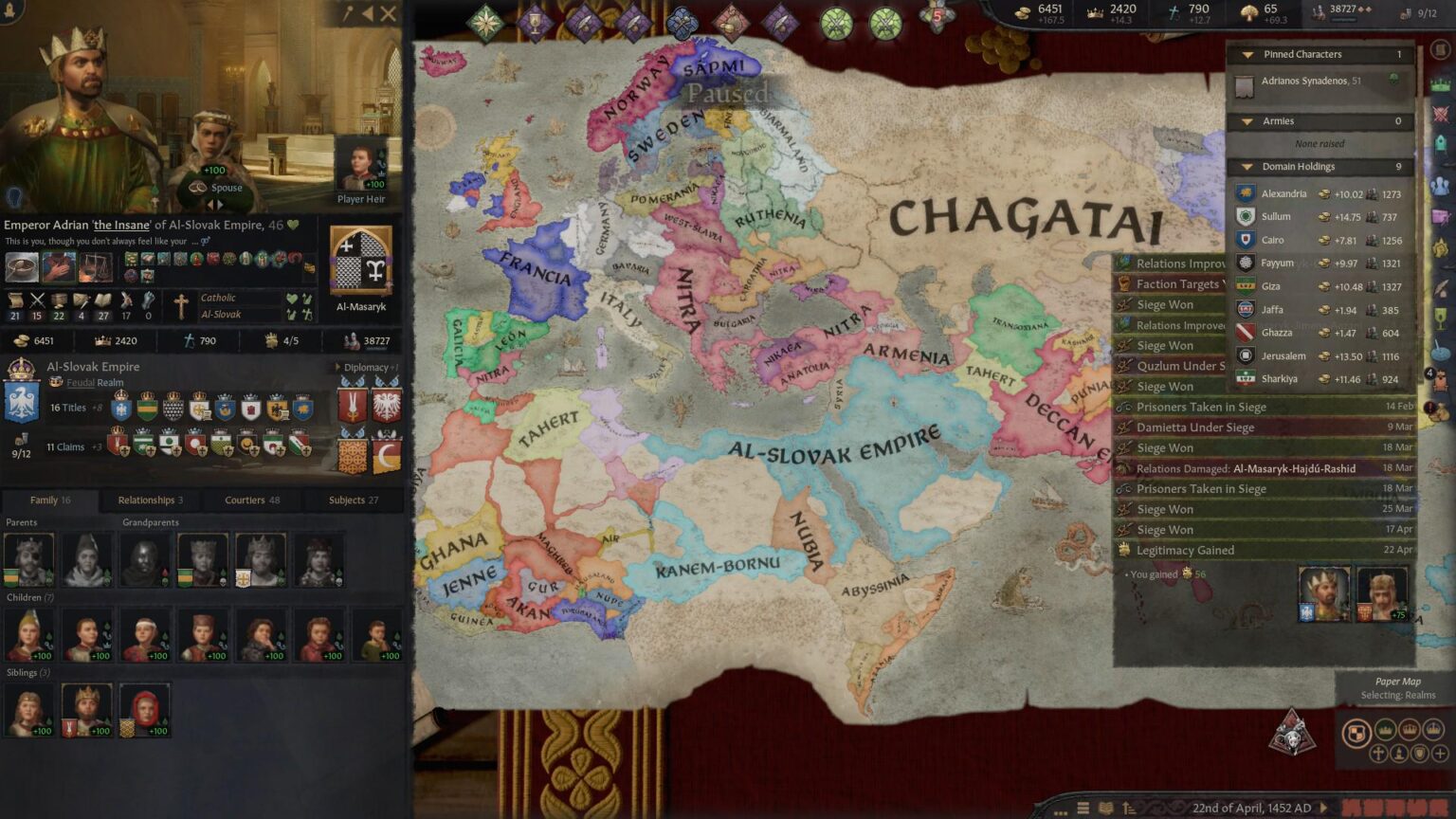The height and width of the screenshot is (819, 1456).
Task: Open the treasury gold panel
Action: click(x=1024, y=12)
